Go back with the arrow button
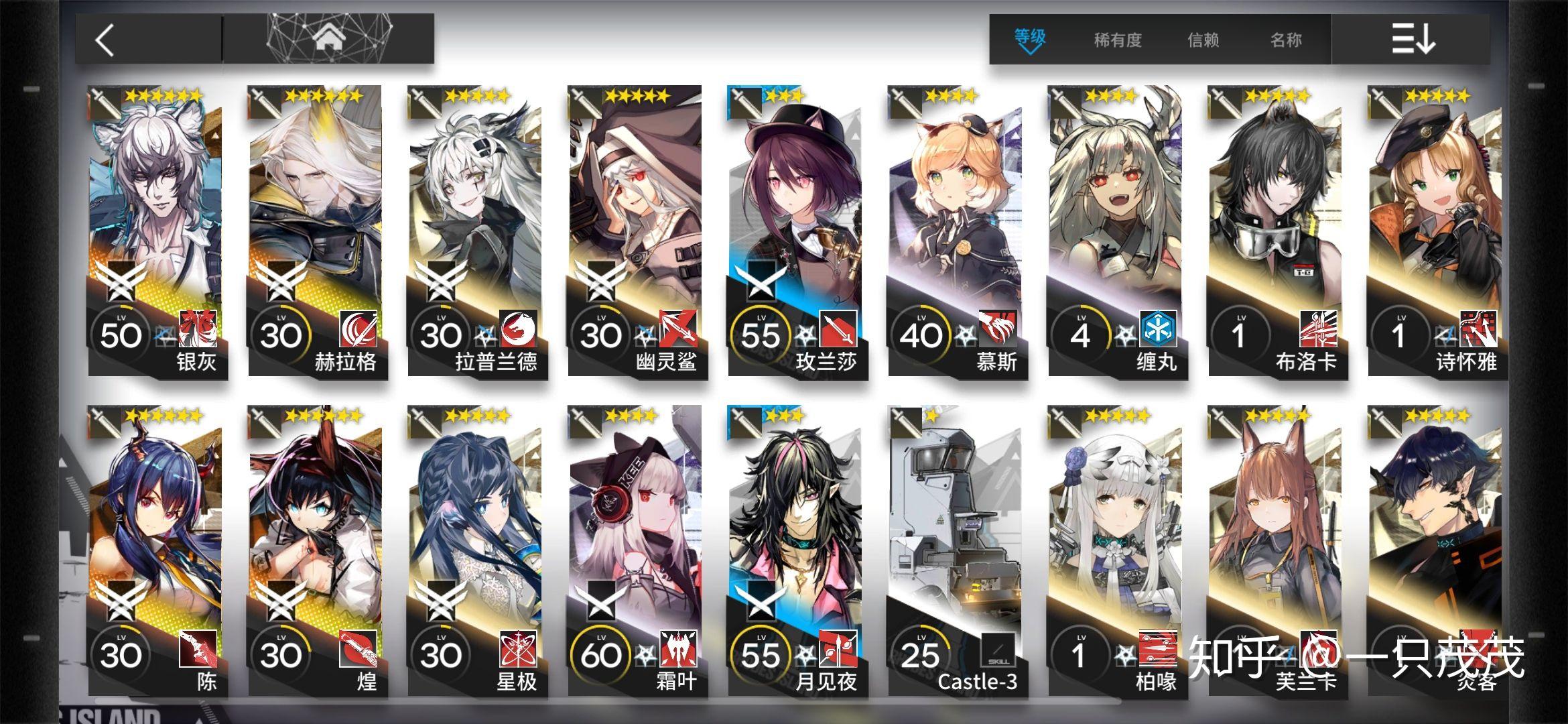Viewport: 1568px width, 724px height. coord(106,40)
